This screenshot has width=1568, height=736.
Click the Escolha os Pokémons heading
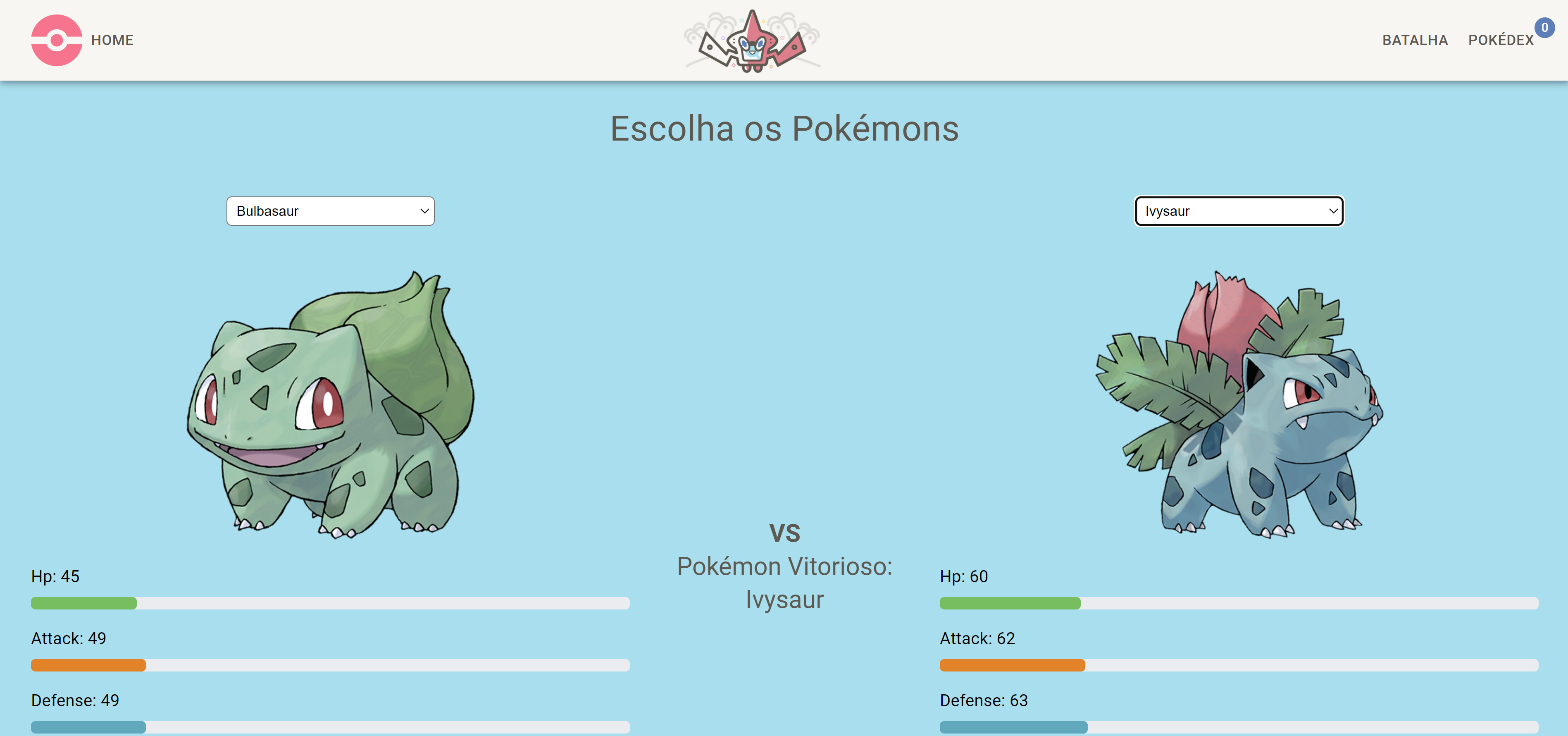(x=784, y=129)
